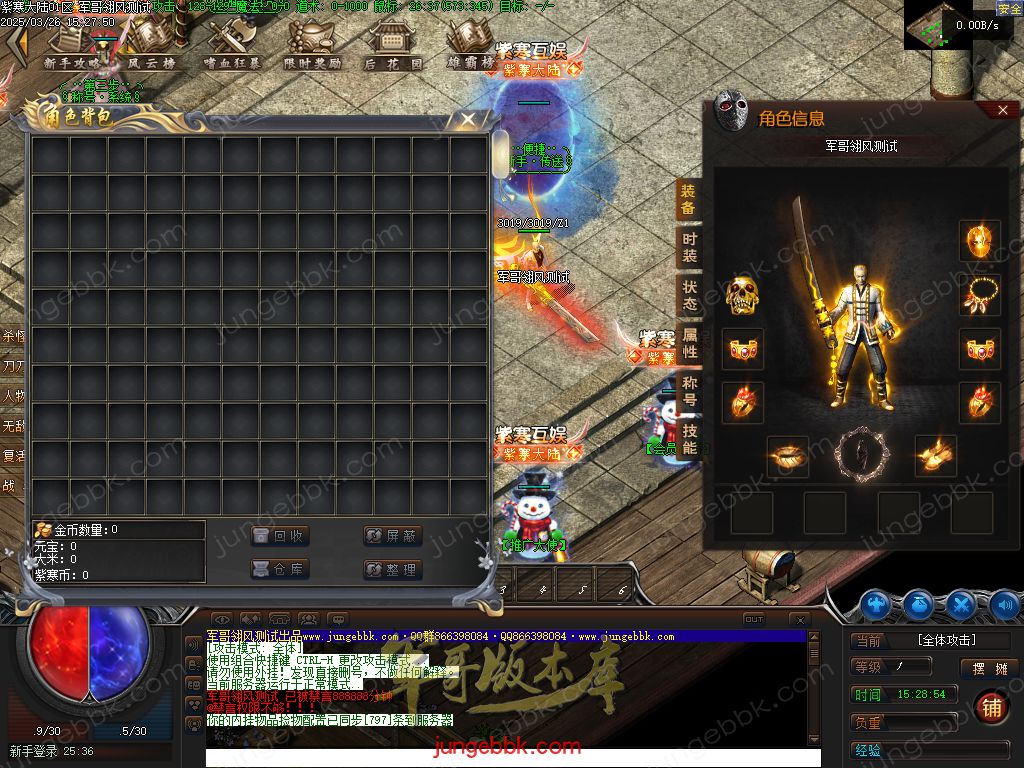The height and width of the screenshot is (768, 1024).
Task: Select the 称号 title tab
Action: 689,391
